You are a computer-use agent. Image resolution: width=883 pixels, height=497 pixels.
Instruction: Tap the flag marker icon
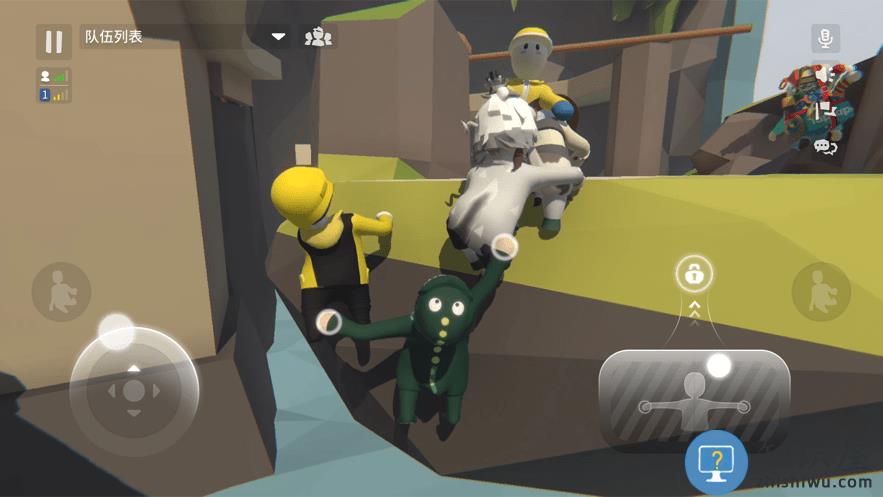pos(825,111)
